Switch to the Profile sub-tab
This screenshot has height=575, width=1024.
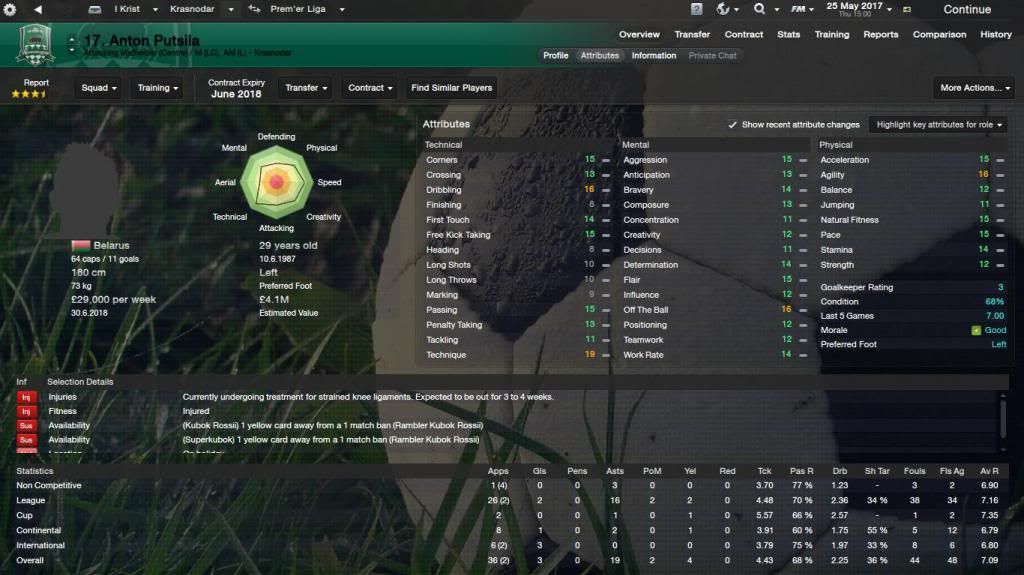[555, 56]
